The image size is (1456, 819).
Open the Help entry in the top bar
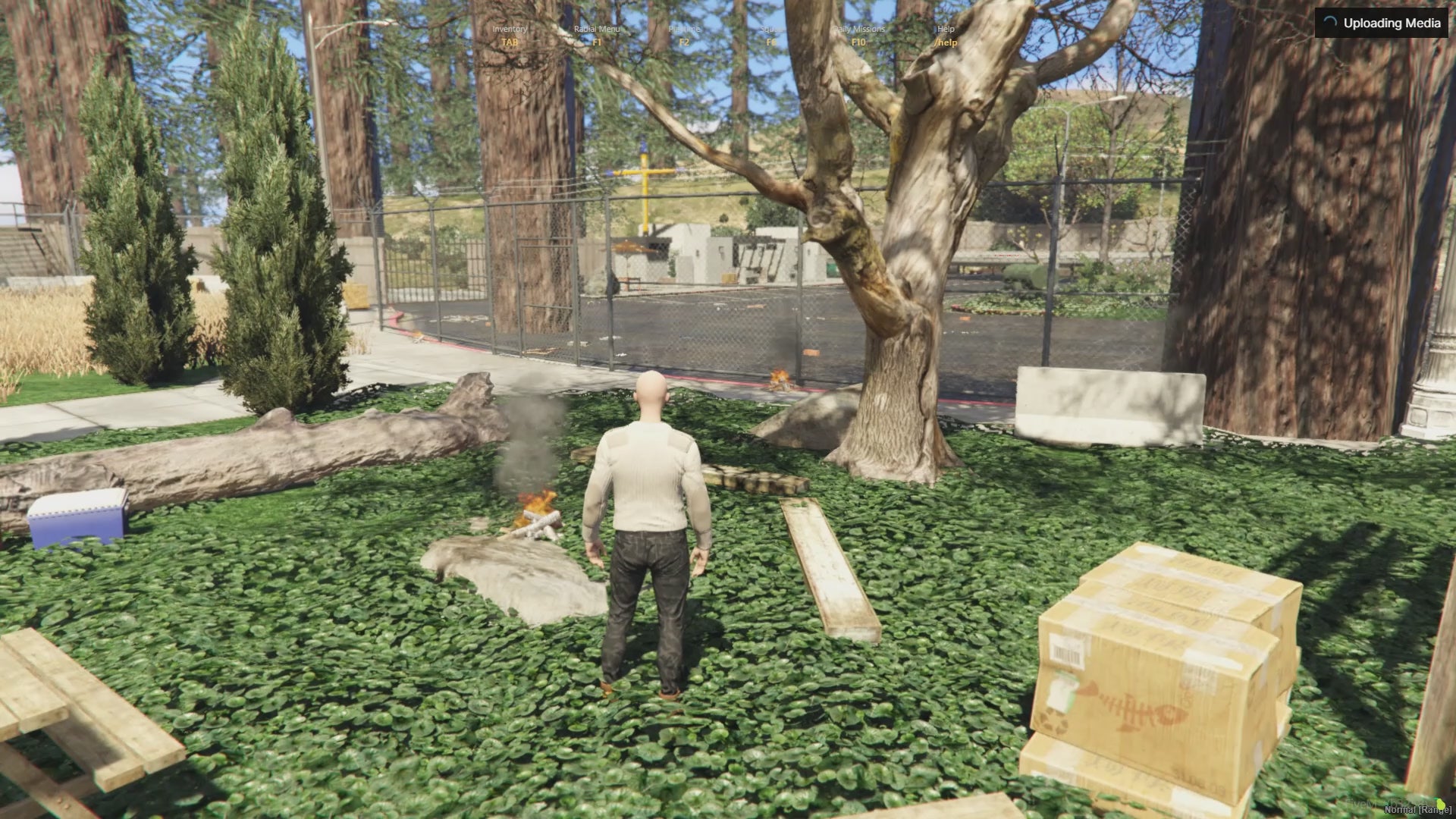tap(946, 35)
